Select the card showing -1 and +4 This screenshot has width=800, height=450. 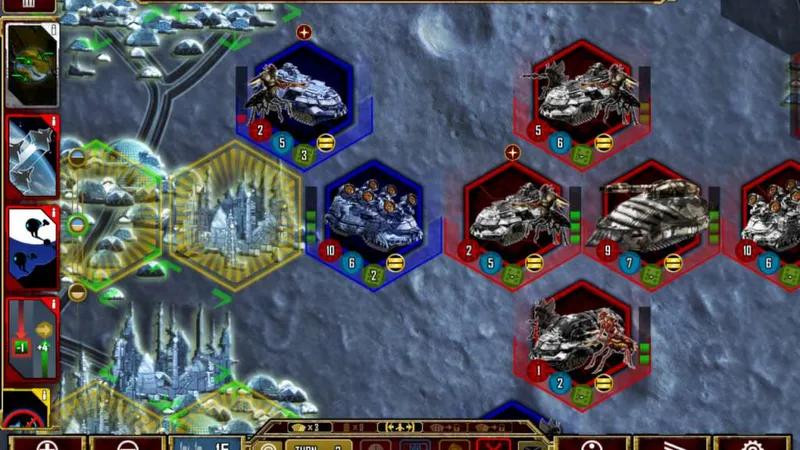31,340
